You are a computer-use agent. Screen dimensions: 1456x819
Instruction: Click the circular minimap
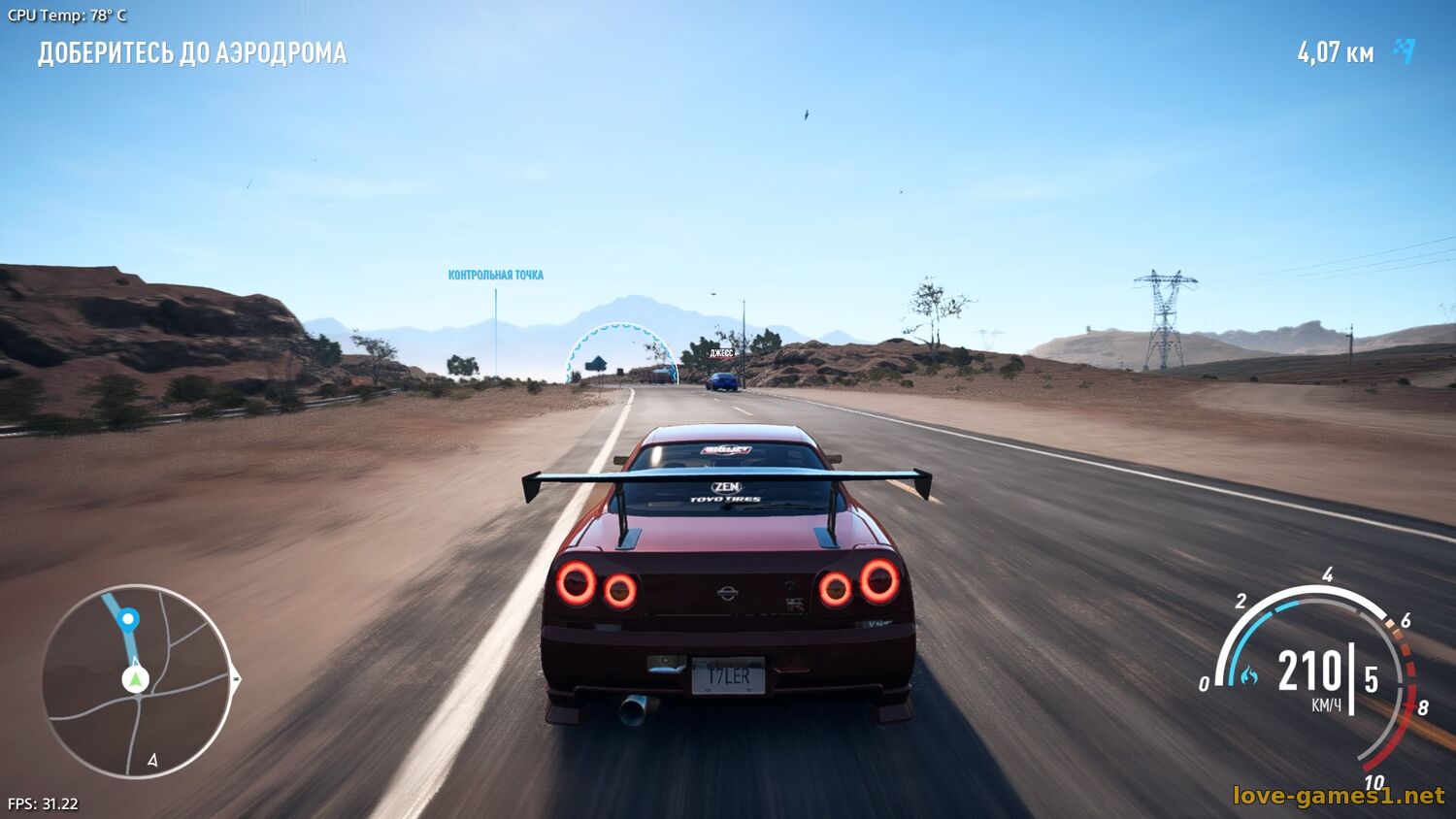[x=137, y=681]
